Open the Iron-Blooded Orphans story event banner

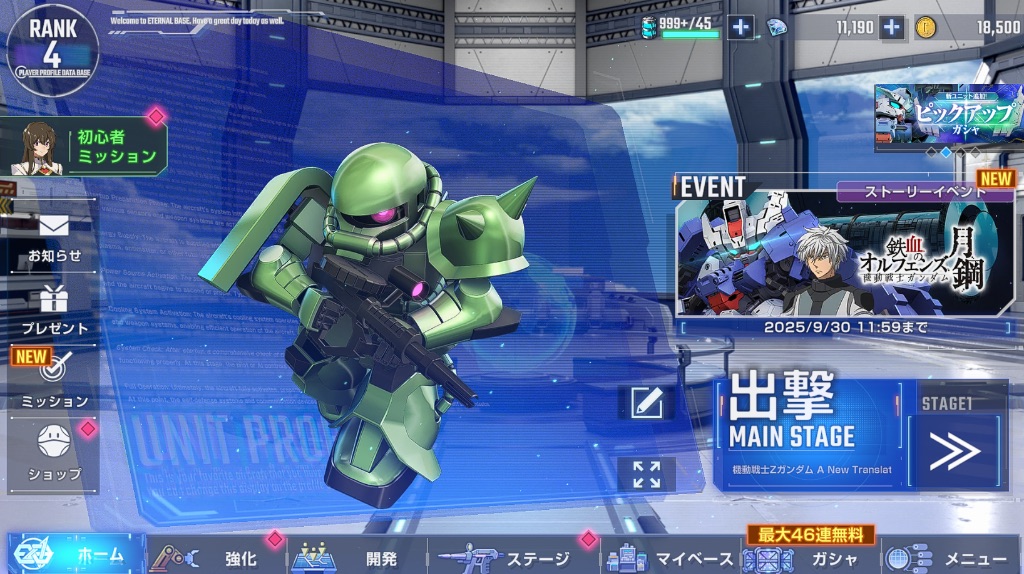tap(845, 253)
